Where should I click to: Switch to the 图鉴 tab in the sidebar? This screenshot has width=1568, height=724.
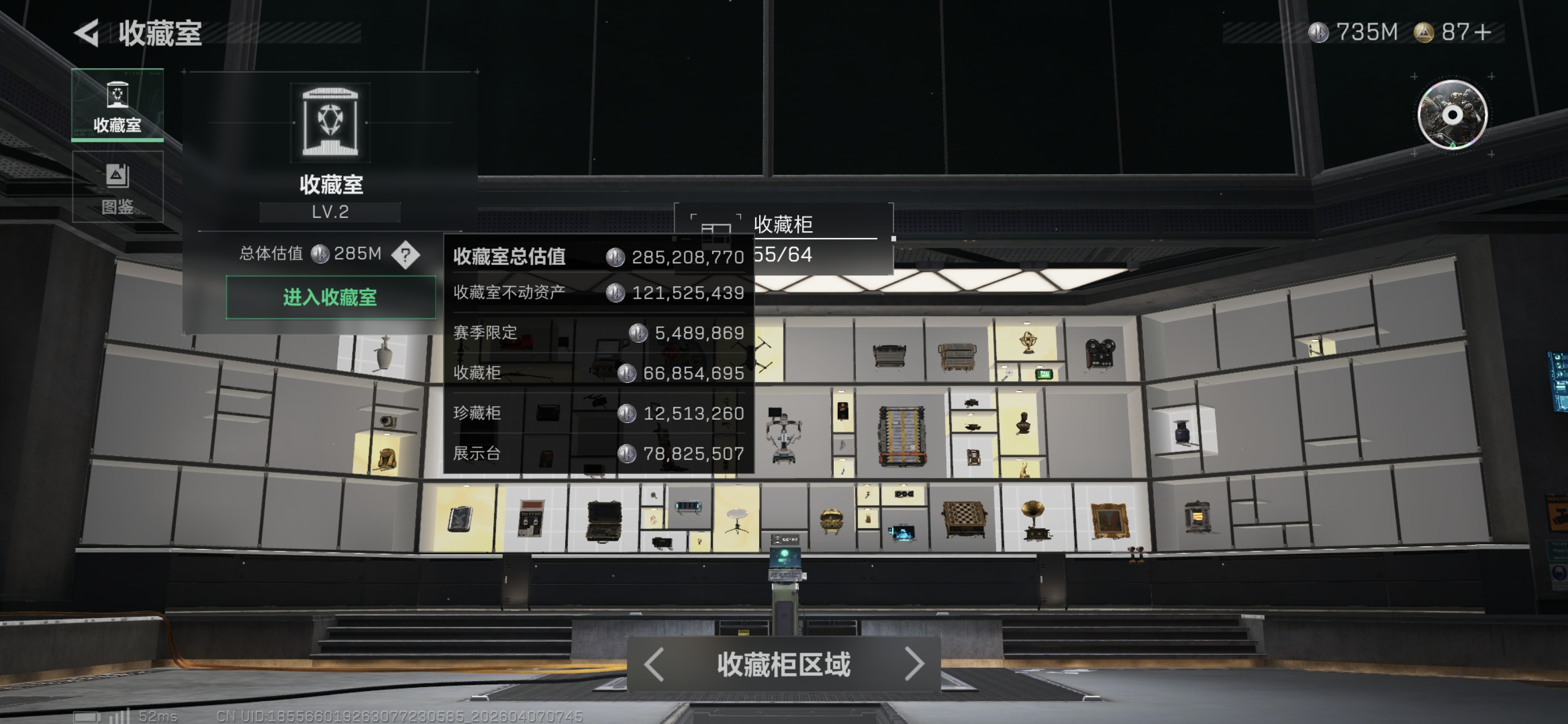click(x=119, y=188)
